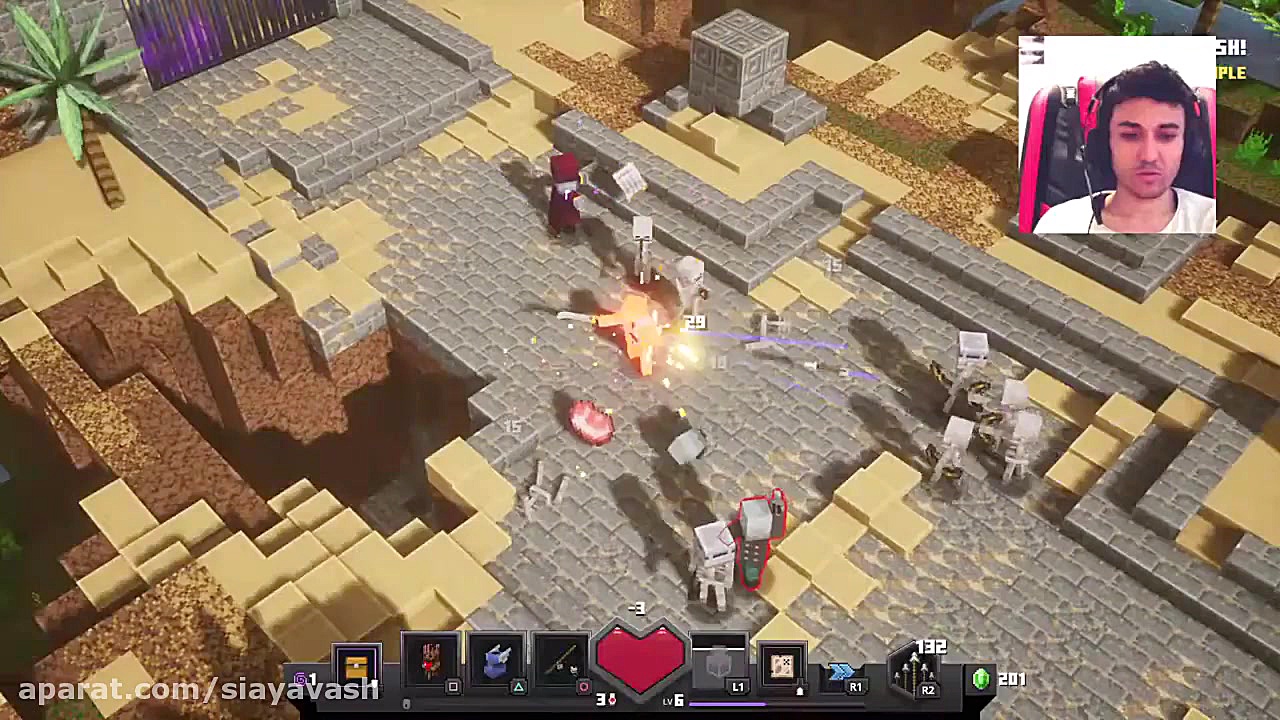1280x720 pixels.
Task: Select the totem artifact in the Square slot
Action: click(x=428, y=660)
